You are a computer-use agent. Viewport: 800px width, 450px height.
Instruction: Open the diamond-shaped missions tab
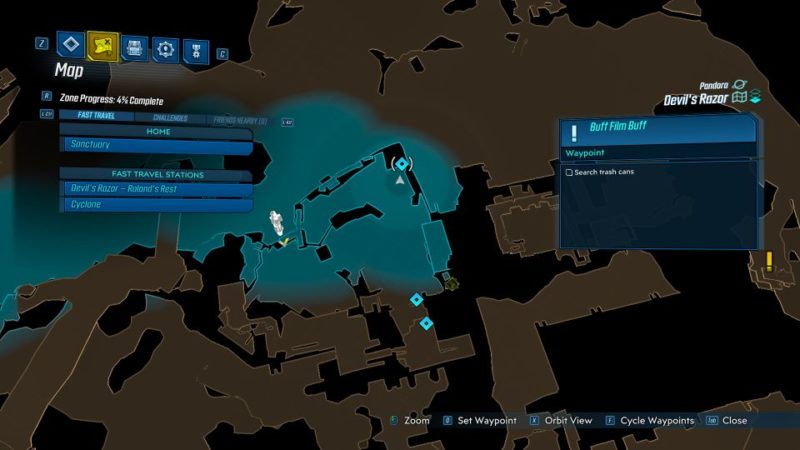click(69, 45)
